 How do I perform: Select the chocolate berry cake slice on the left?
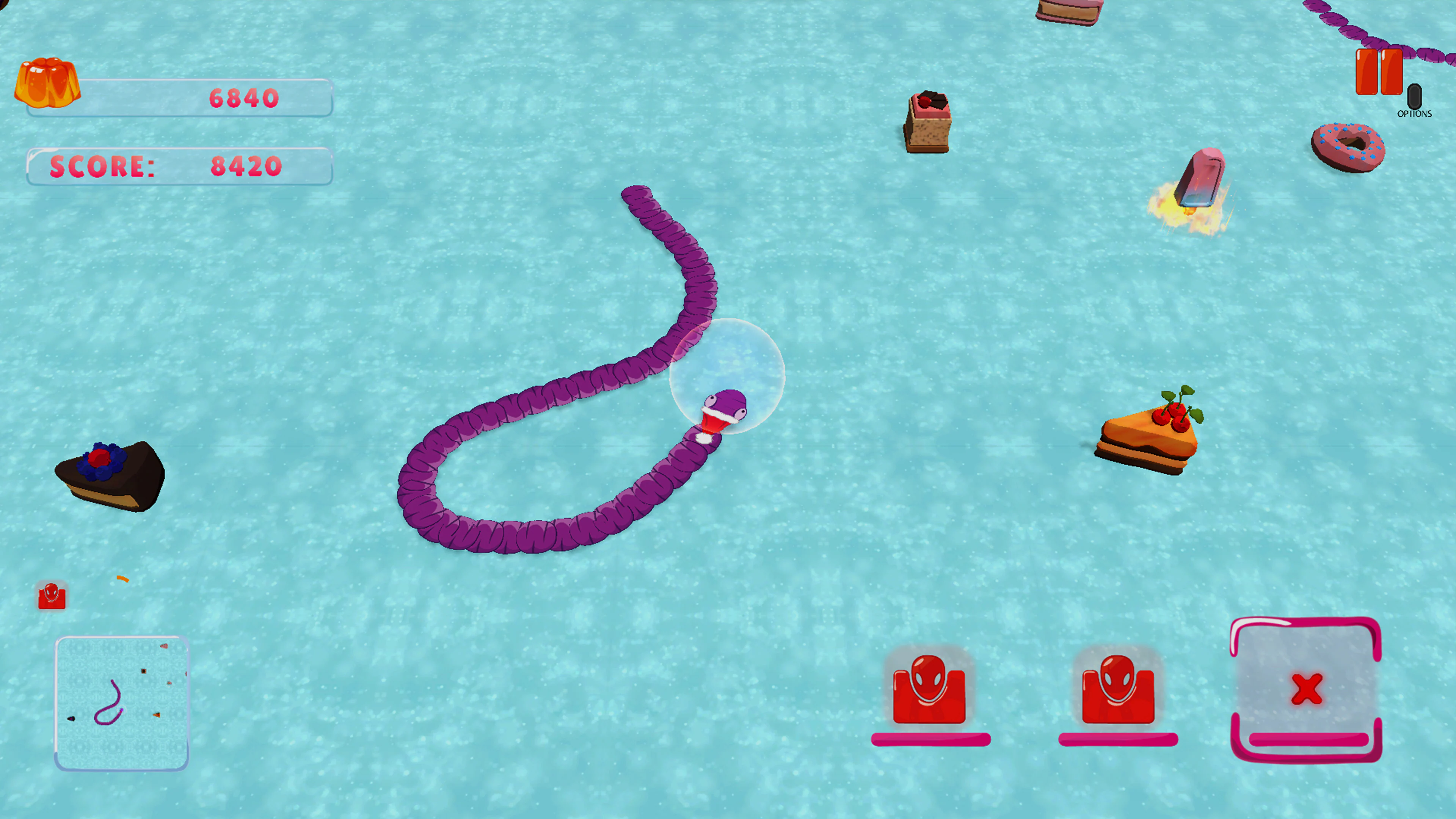pyautogui.click(x=110, y=475)
